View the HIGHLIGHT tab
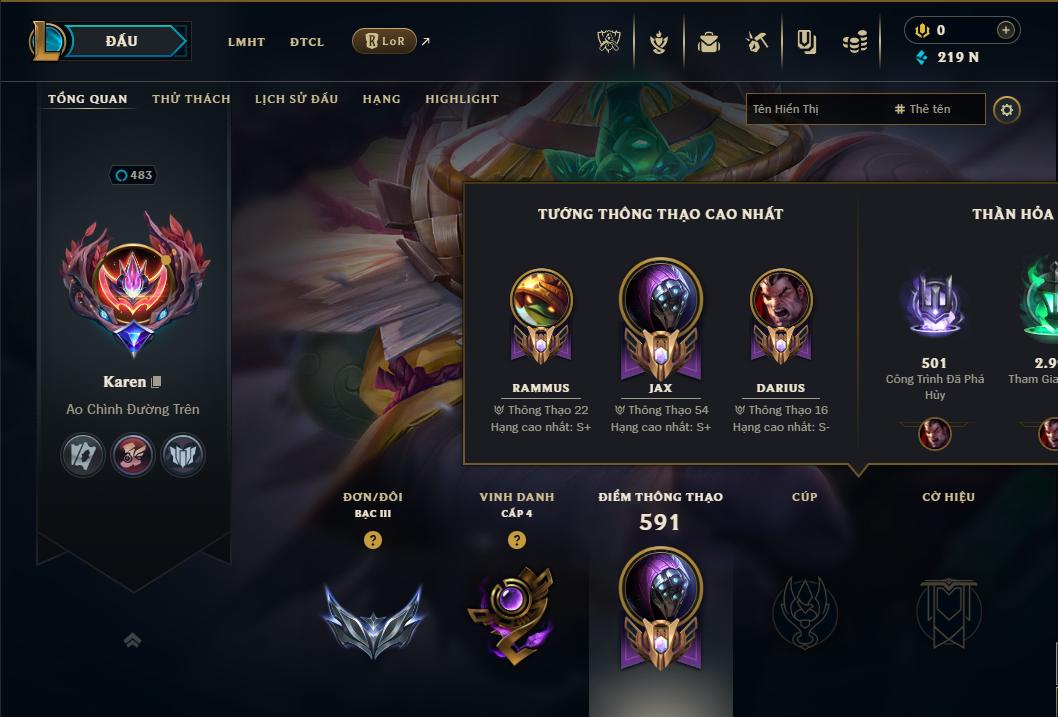The image size is (1058, 717). pyautogui.click(x=461, y=99)
